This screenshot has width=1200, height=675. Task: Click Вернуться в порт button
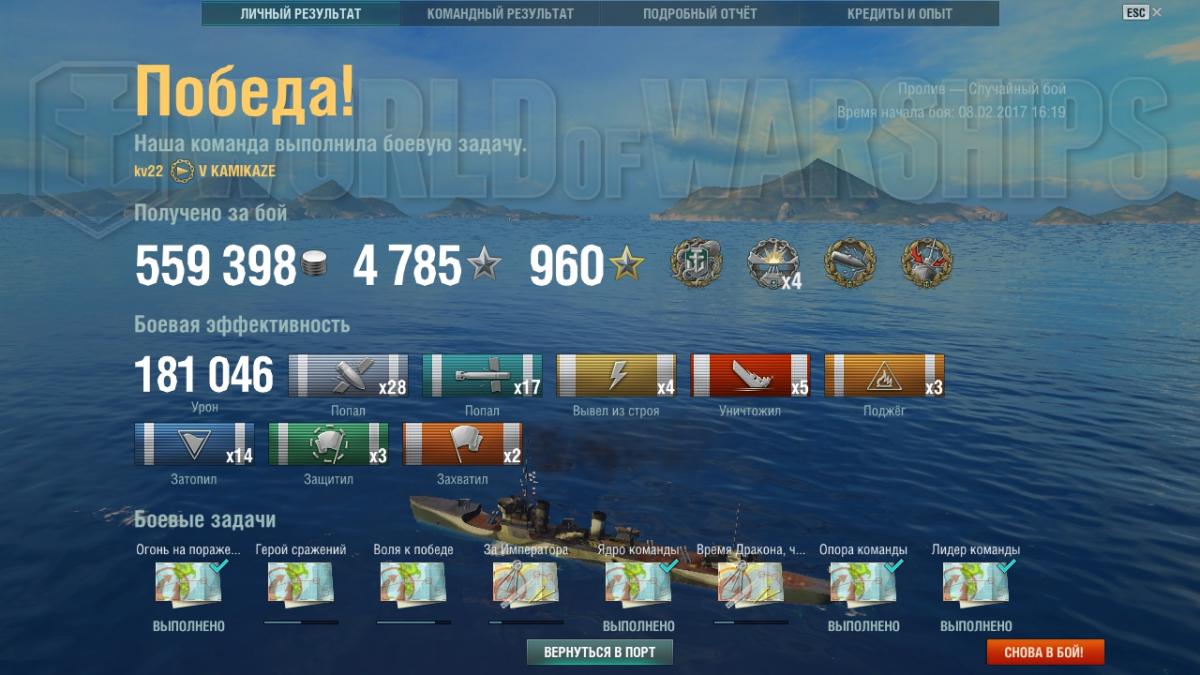click(600, 653)
